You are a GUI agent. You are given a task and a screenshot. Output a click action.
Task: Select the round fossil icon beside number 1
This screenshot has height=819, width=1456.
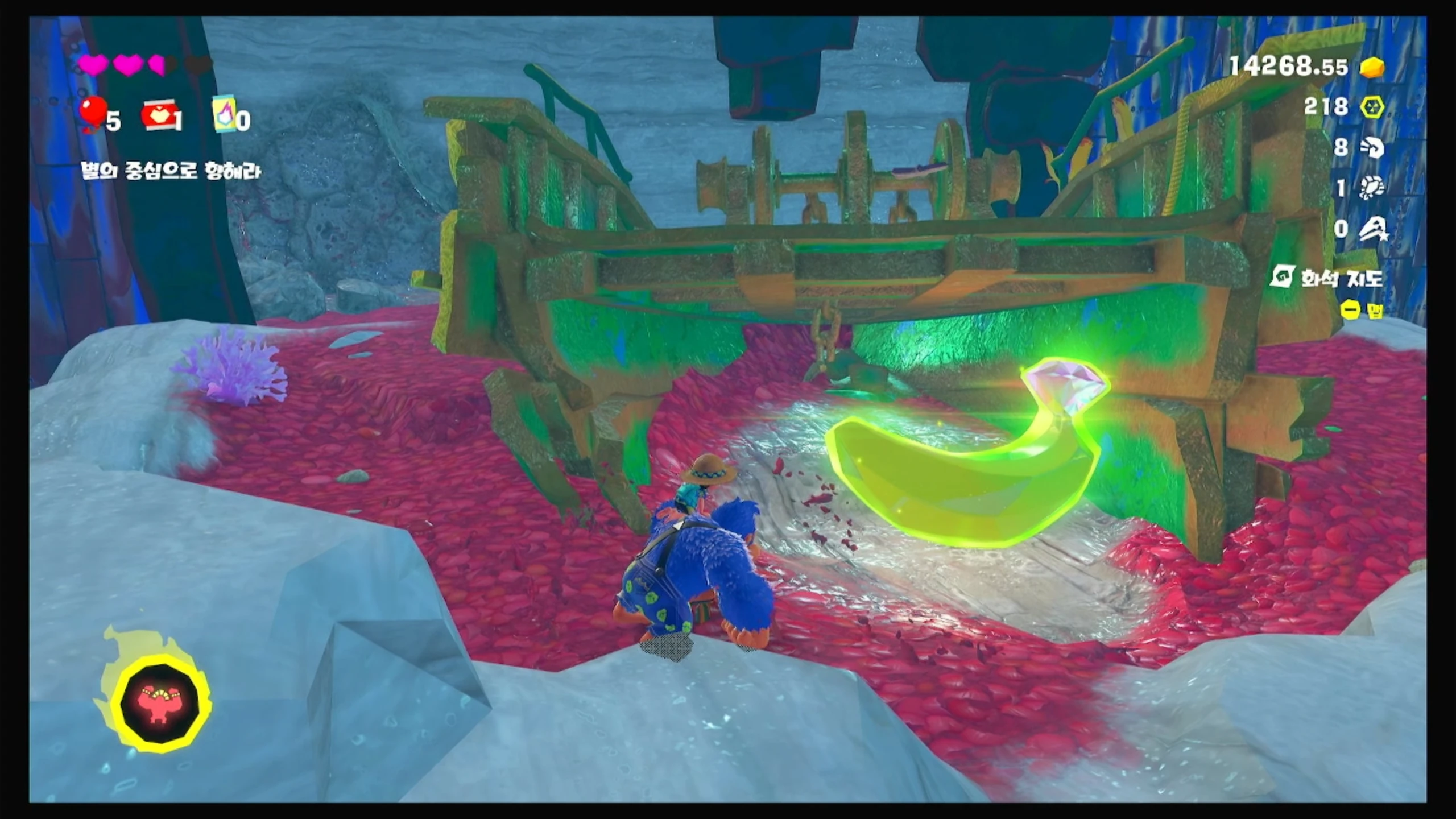click(1372, 188)
